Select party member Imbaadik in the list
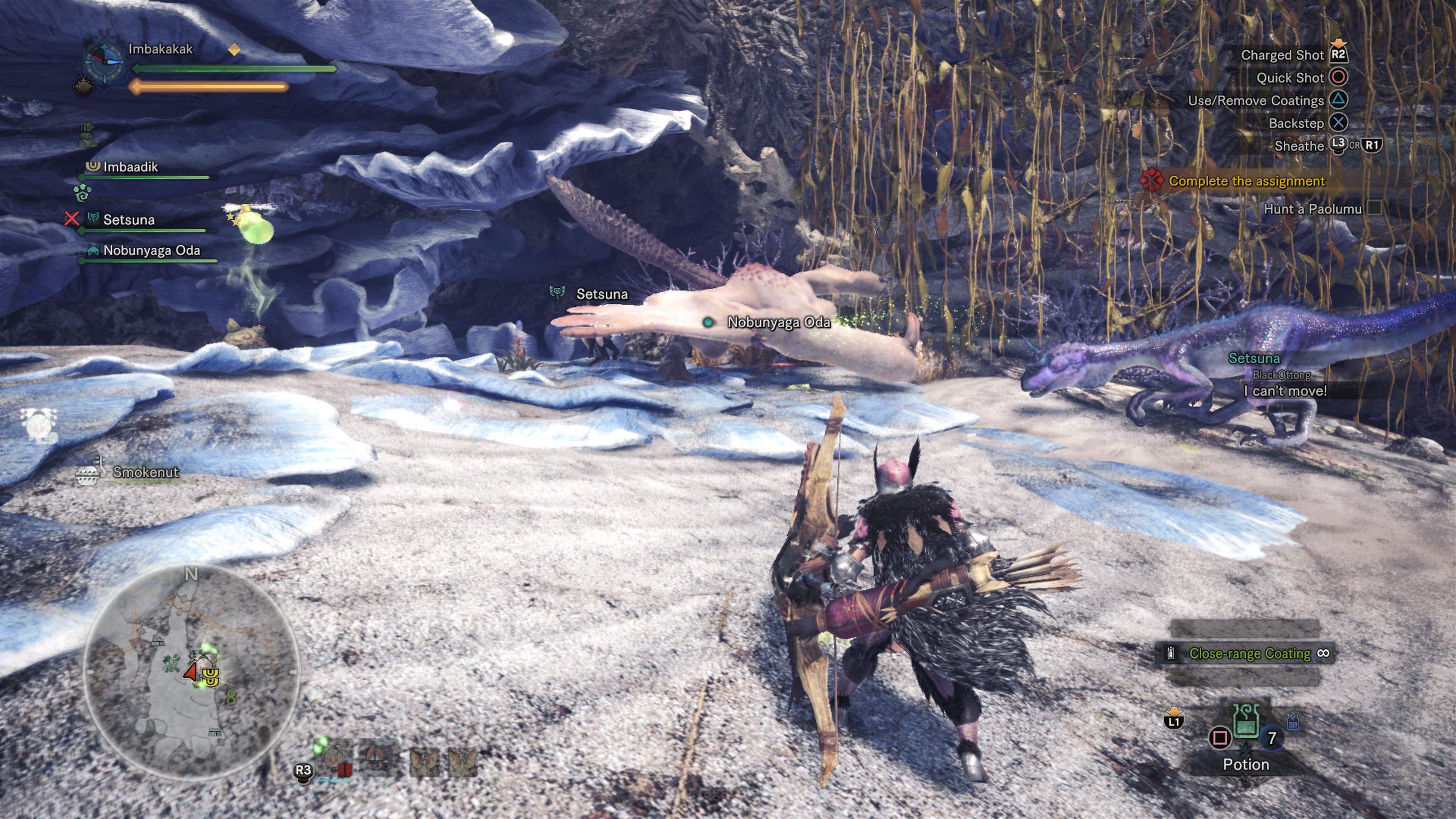The image size is (1456, 819). (130, 167)
